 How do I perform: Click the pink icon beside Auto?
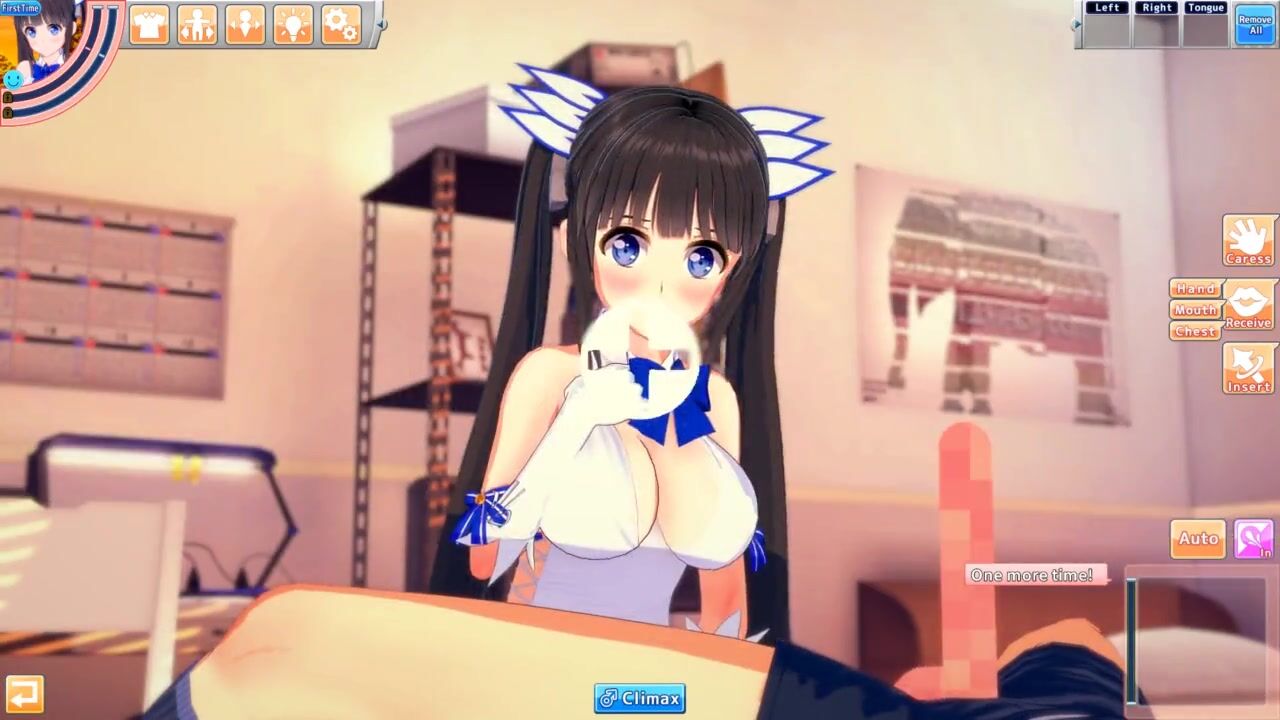[1253, 539]
